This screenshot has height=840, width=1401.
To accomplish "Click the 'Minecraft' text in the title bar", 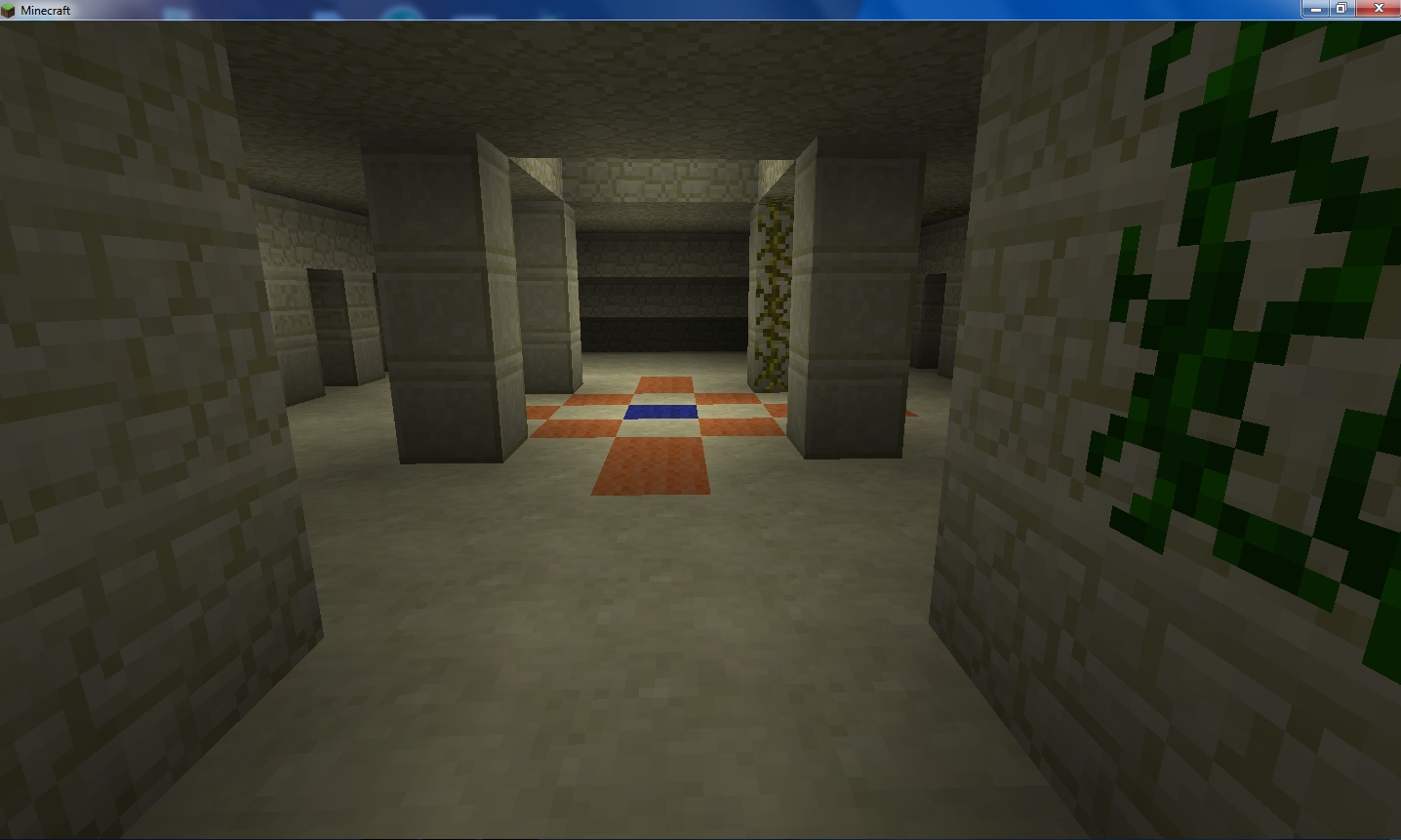I will [46, 8].
